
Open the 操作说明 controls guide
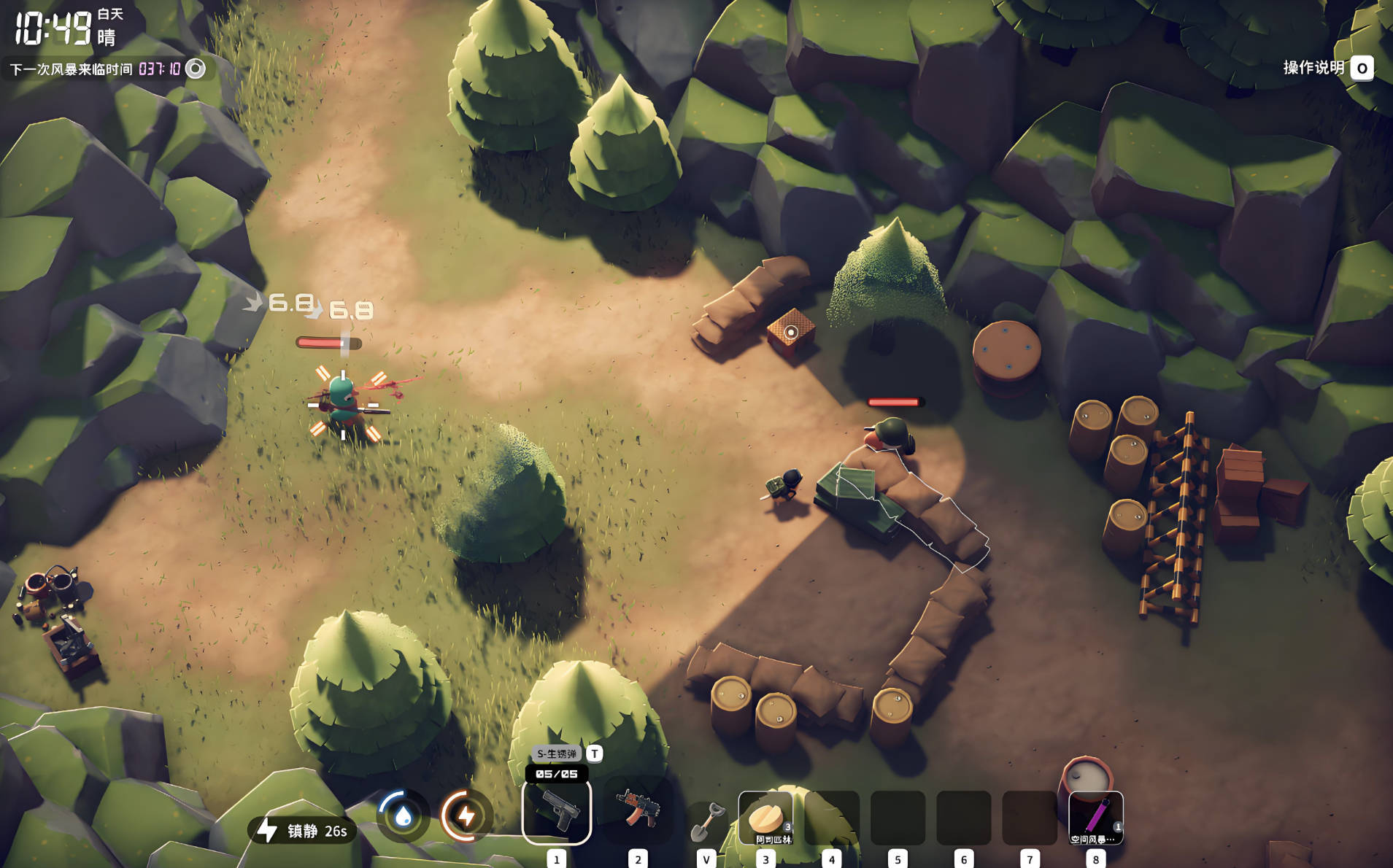point(1311,69)
